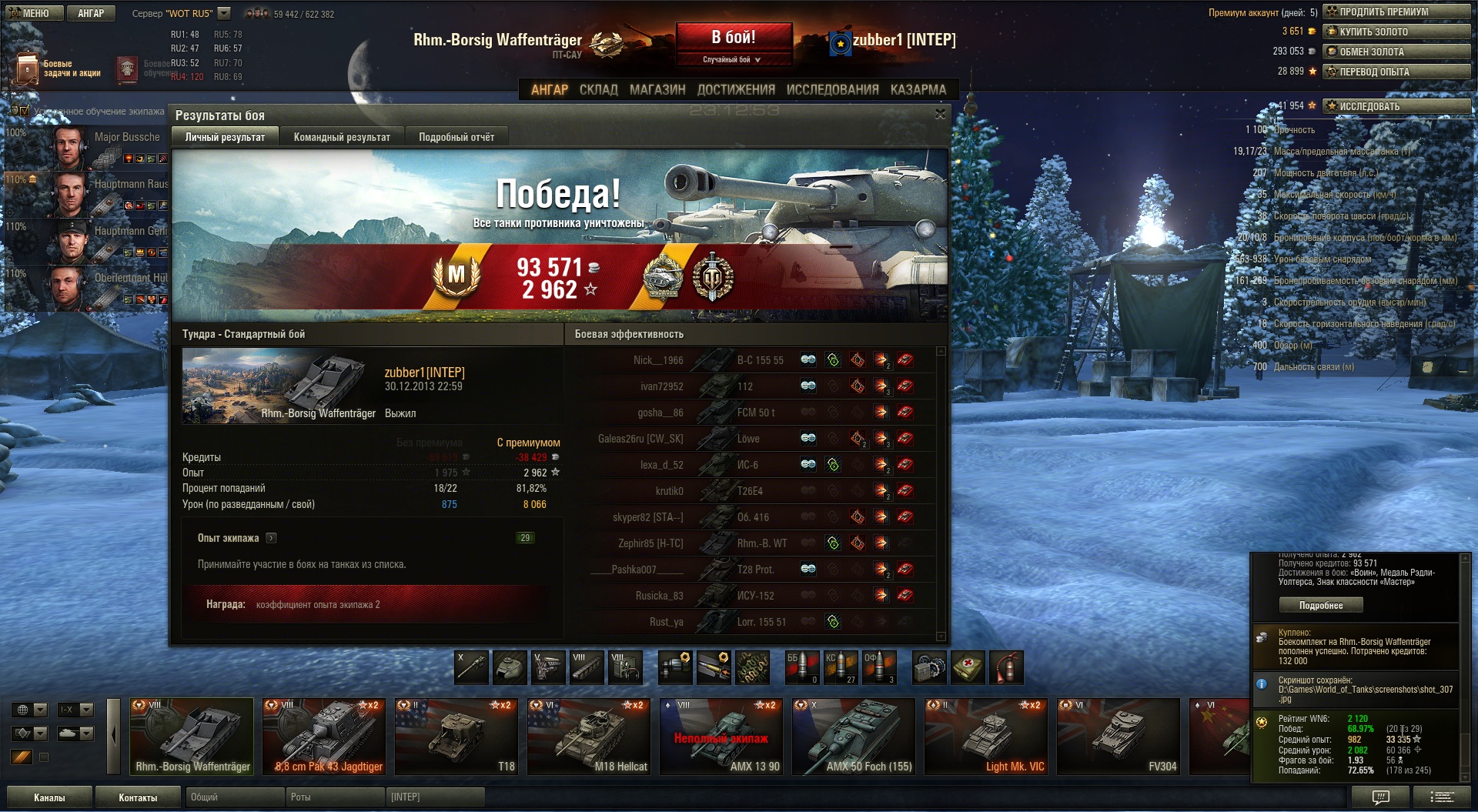Visit the «КАЗАРМА» section
The width and height of the screenshot is (1478, 812).
tap(918, 89)
